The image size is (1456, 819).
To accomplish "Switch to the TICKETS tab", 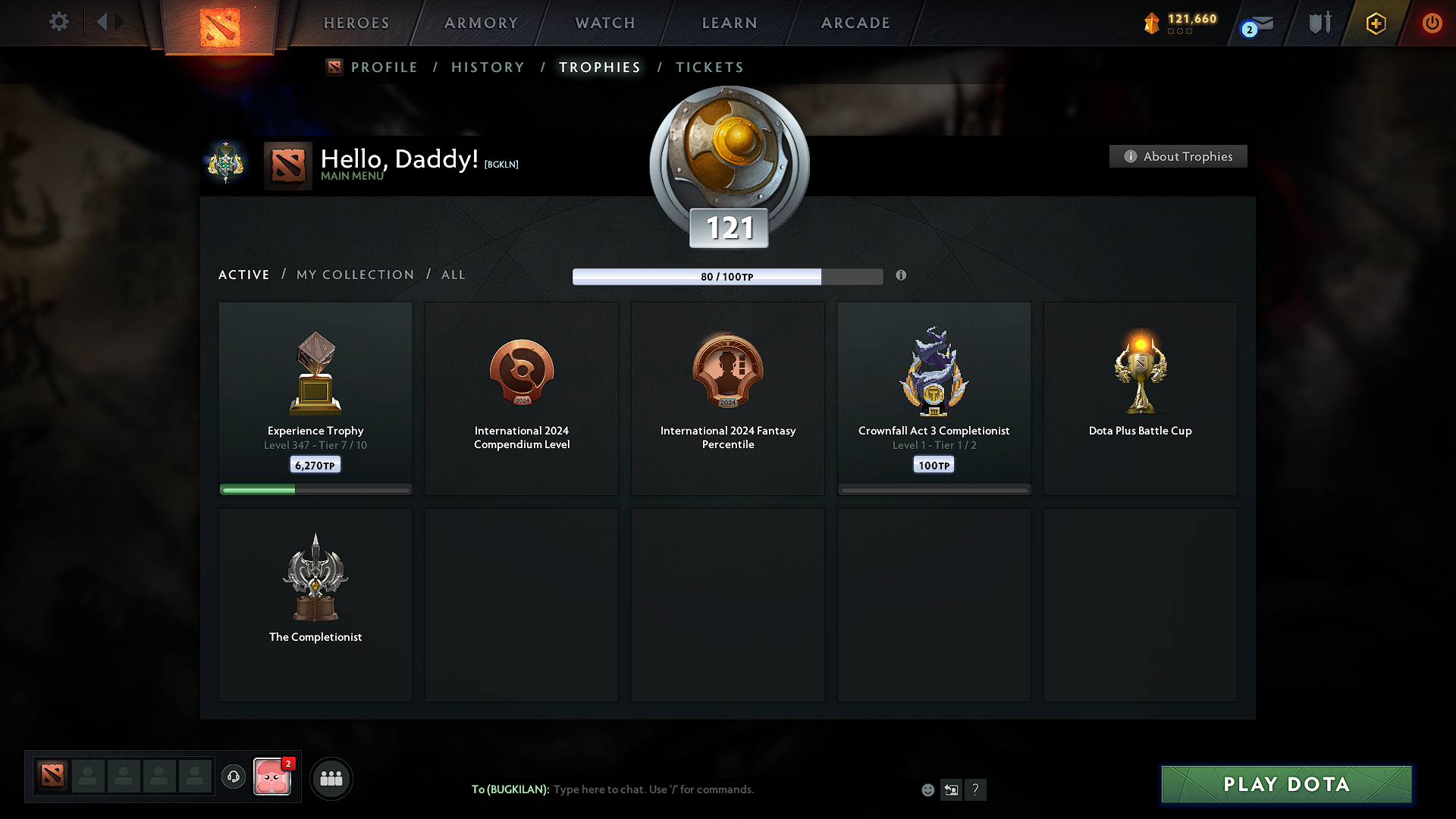I will (708, 67).
